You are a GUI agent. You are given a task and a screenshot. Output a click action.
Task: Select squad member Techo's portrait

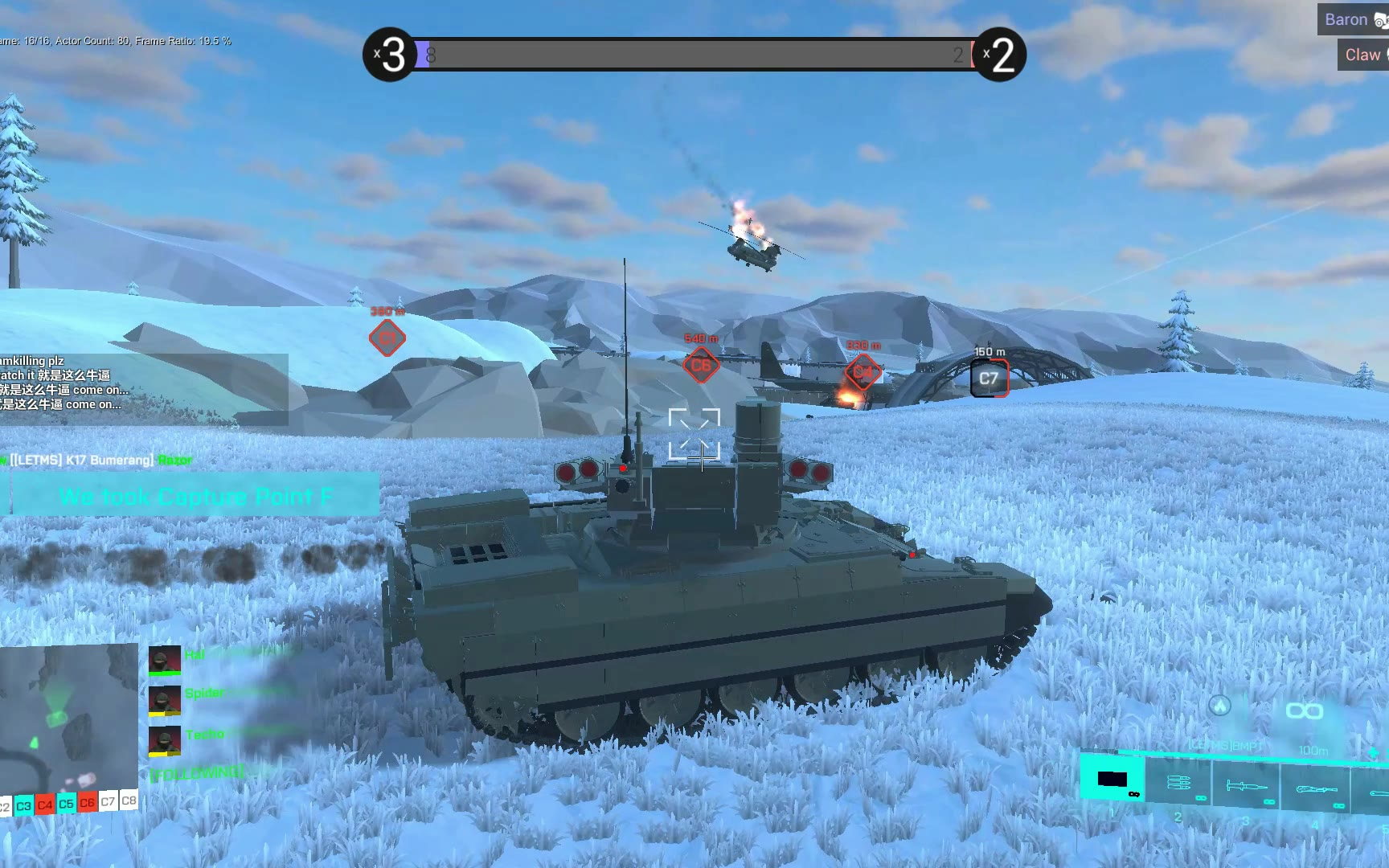tap(164, 740)
